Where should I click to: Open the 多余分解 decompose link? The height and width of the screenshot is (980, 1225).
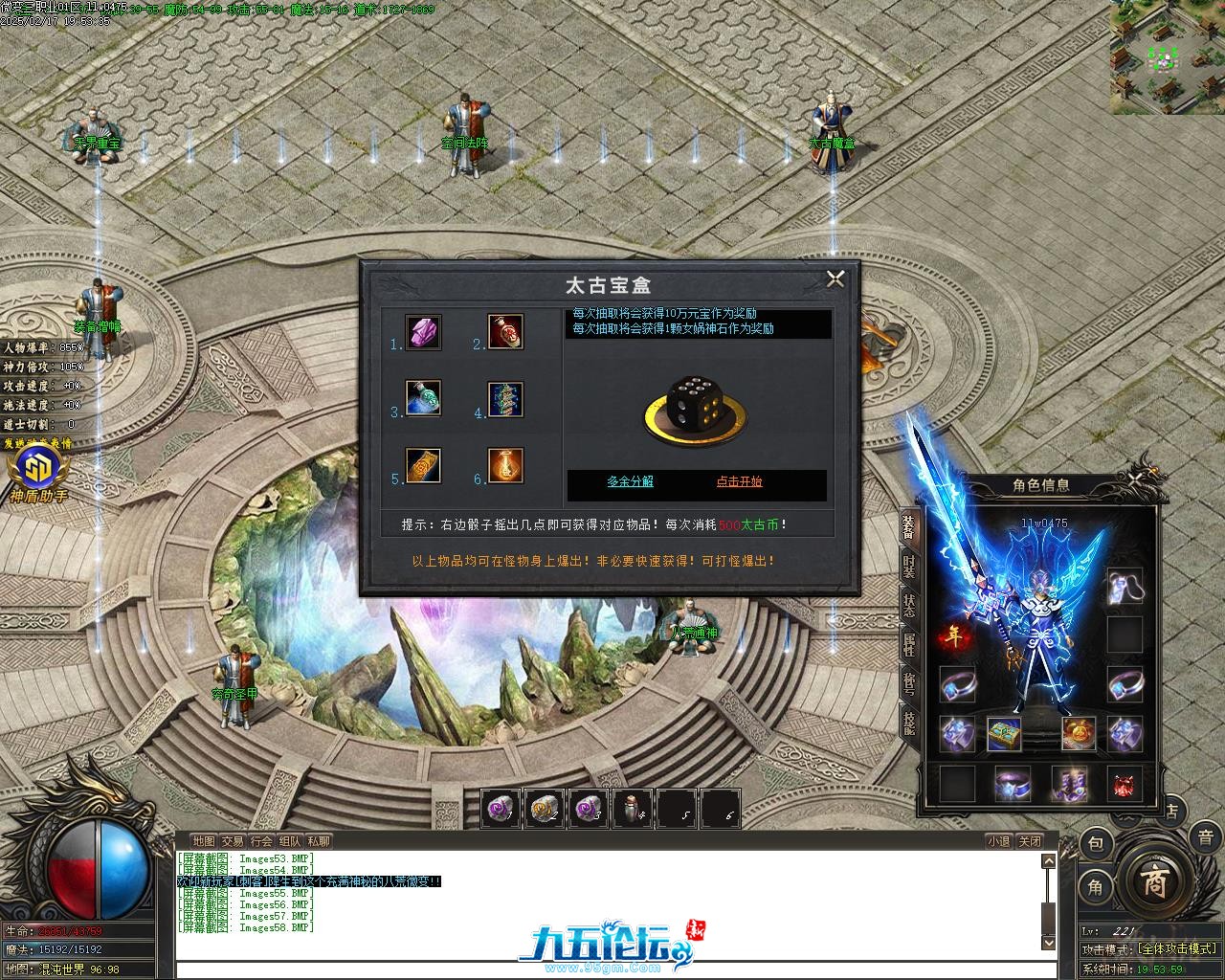pos(631,481)
